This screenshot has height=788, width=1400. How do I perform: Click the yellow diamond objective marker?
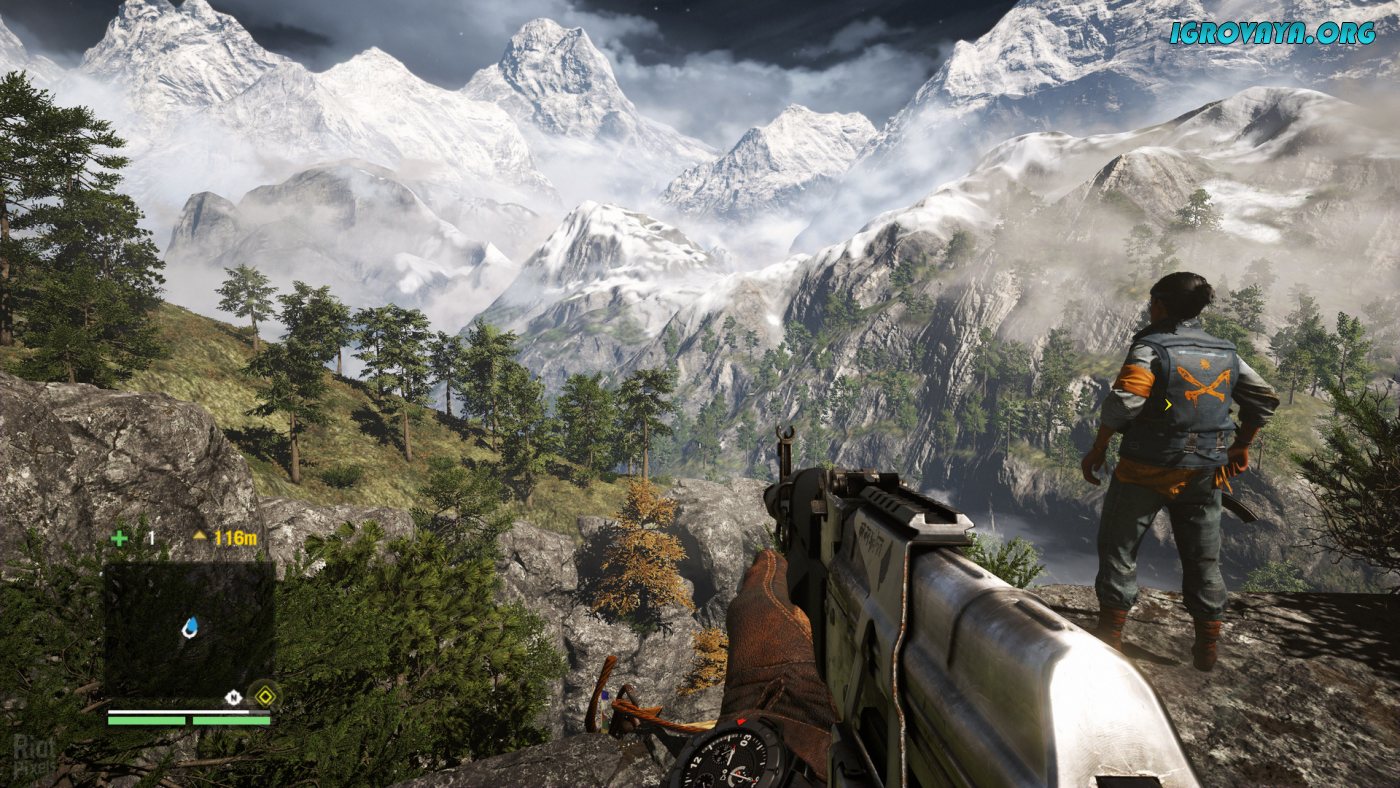264,695
